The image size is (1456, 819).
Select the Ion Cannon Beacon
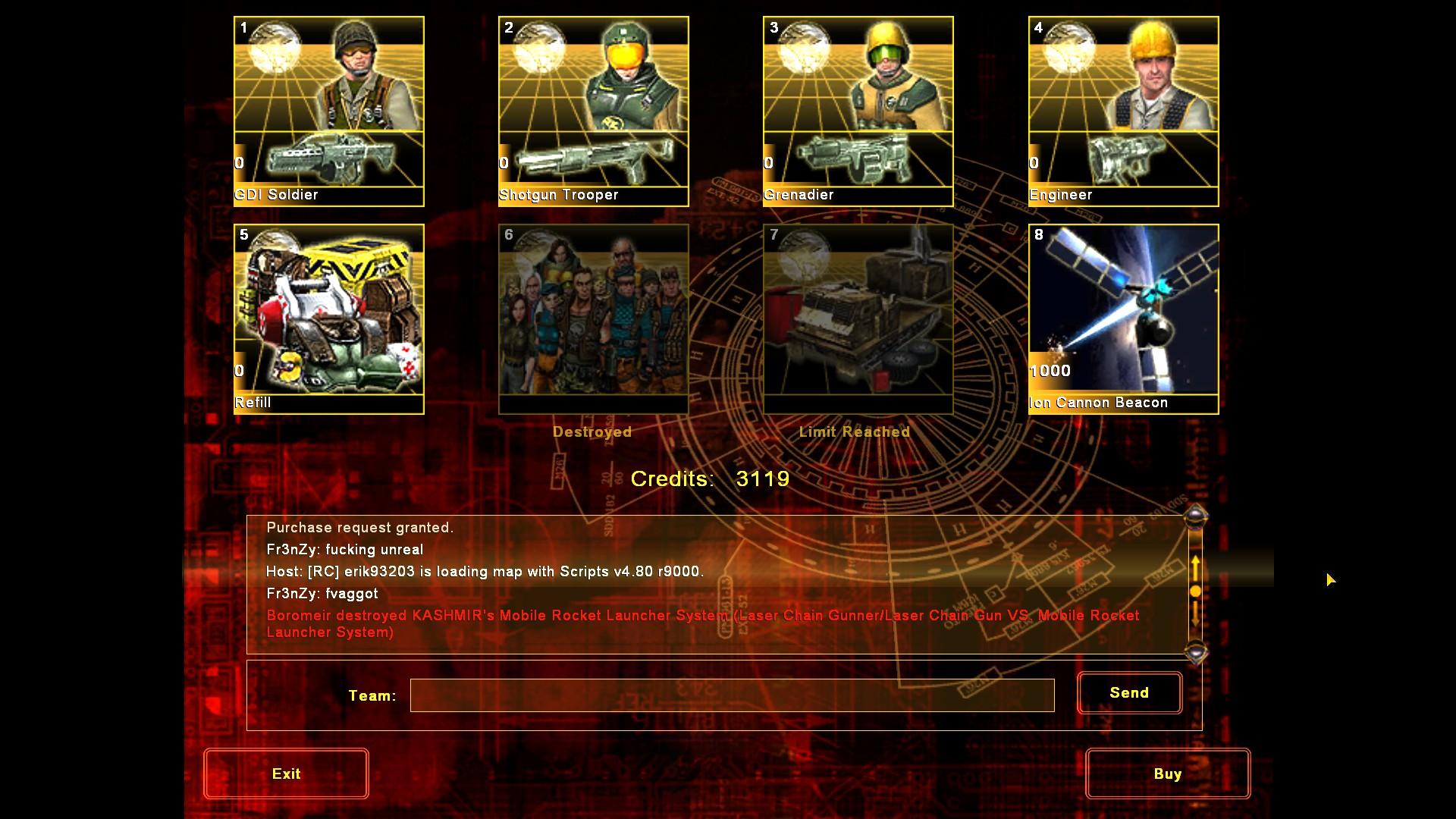click(x=1123, y=318)
